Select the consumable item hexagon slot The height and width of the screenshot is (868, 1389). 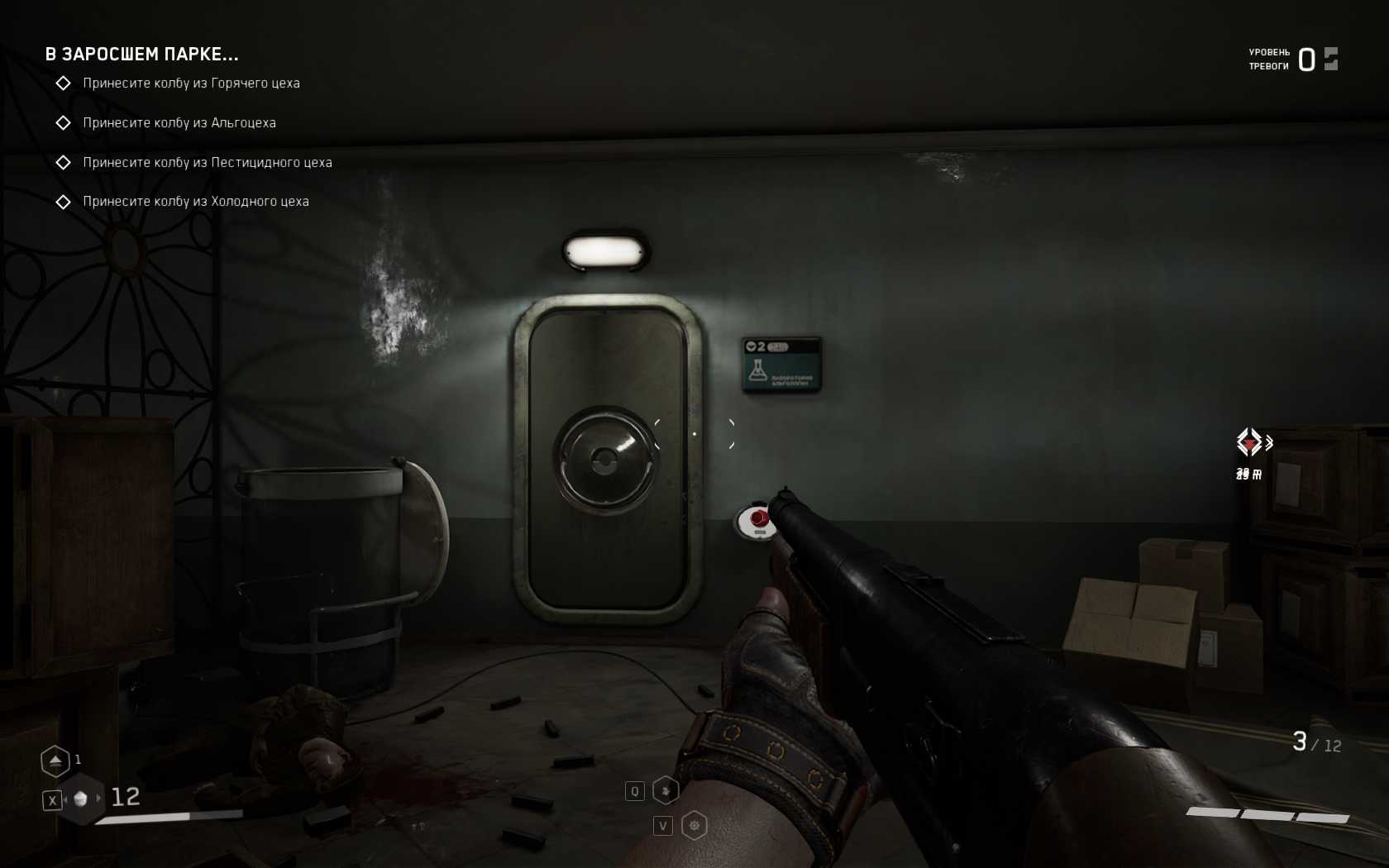click(x=81, y=799)
